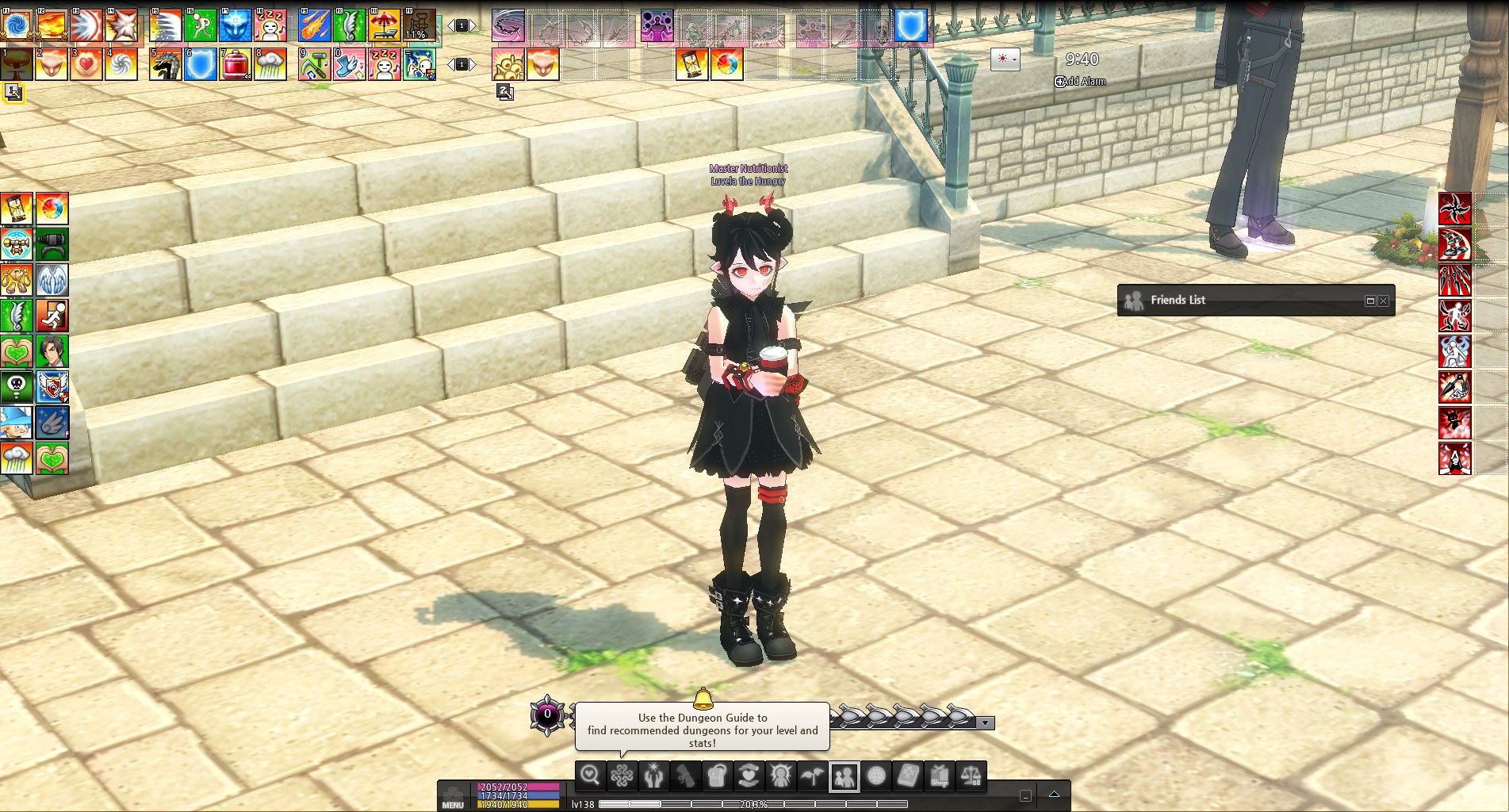Open the backpack inventory button

coord(717,776)
